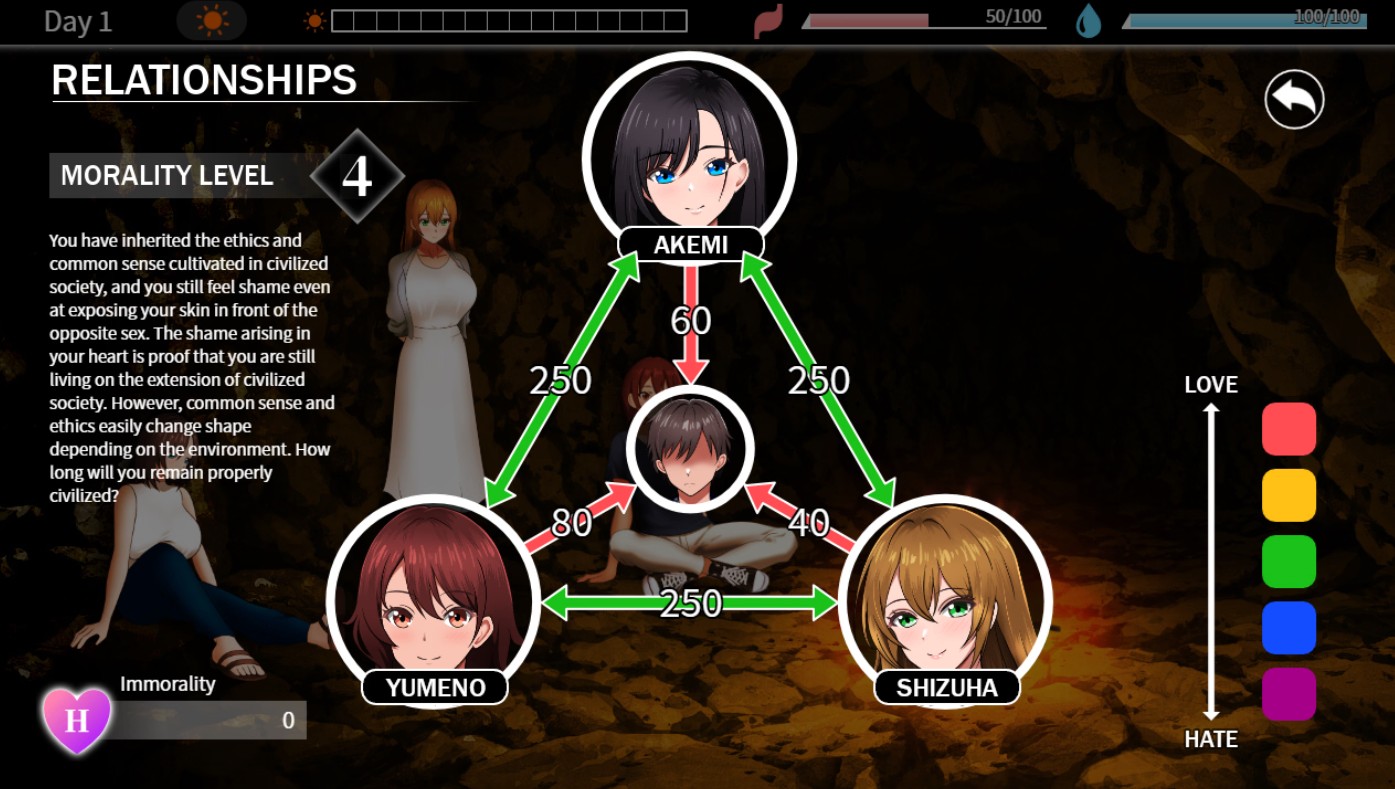This screenshot has width=1395, height=789.
Task: Select the green affinity color swatch
Action: coord(1289,561)
